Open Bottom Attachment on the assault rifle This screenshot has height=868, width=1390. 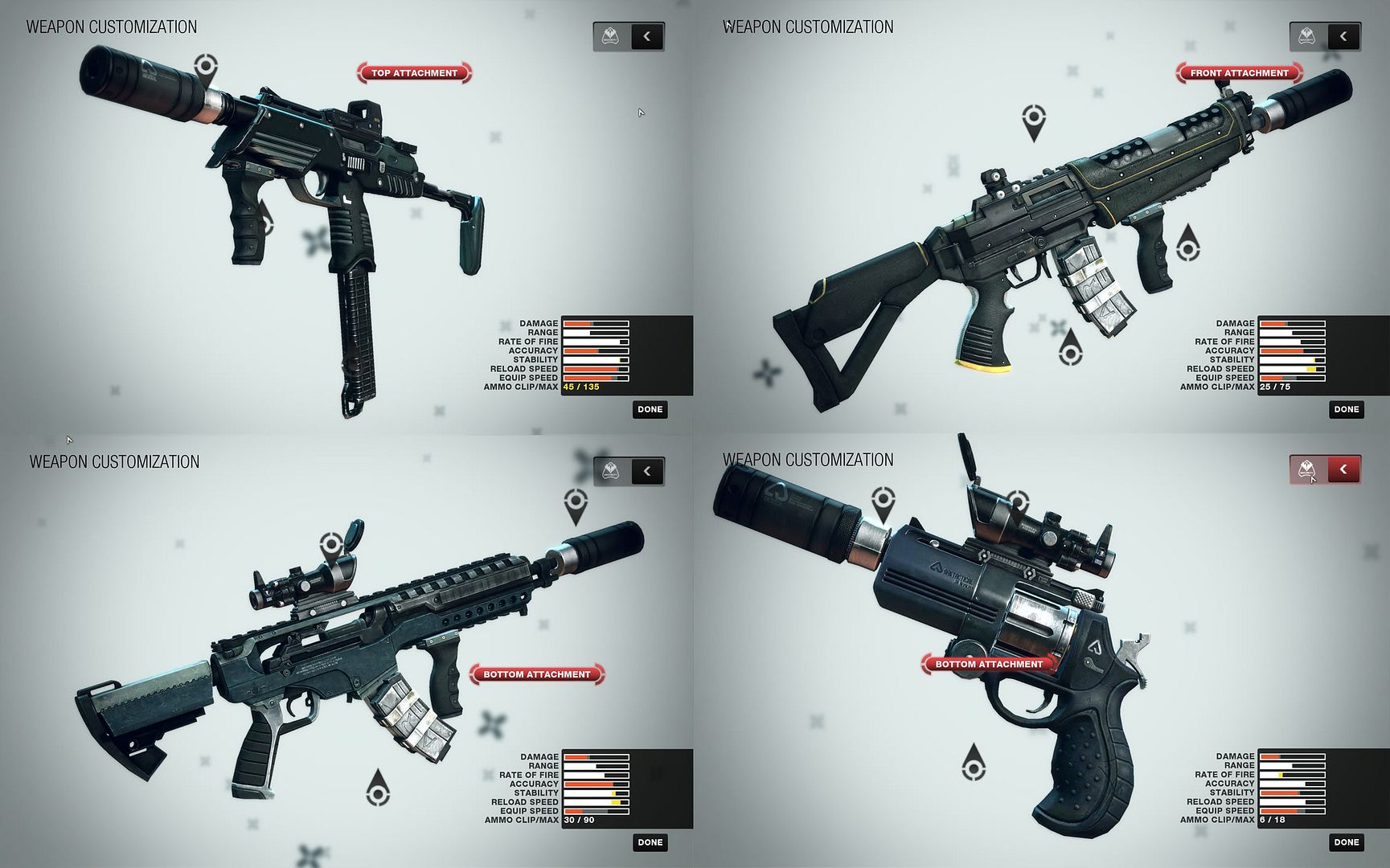536,674
